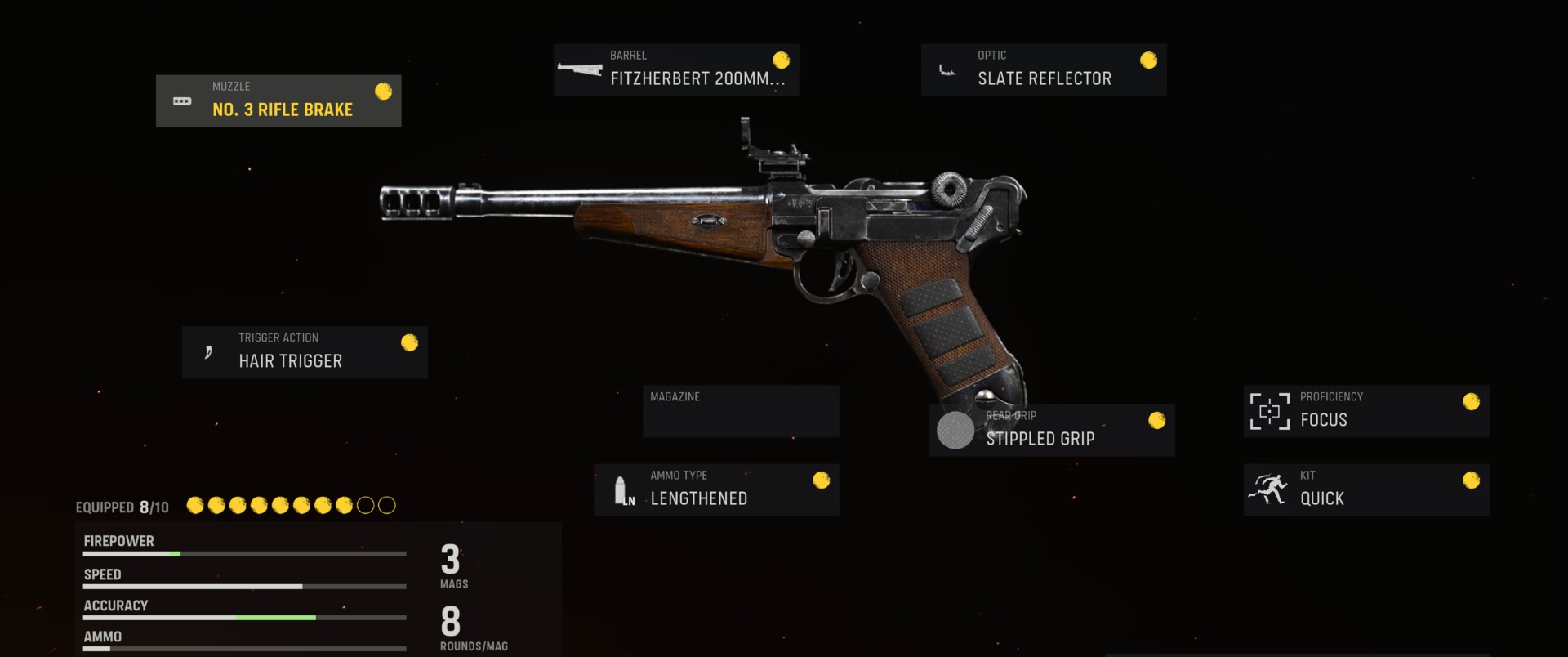Open the Hair Trigger action slot
The image size is (1568, 657).
(x=304, y=352)
